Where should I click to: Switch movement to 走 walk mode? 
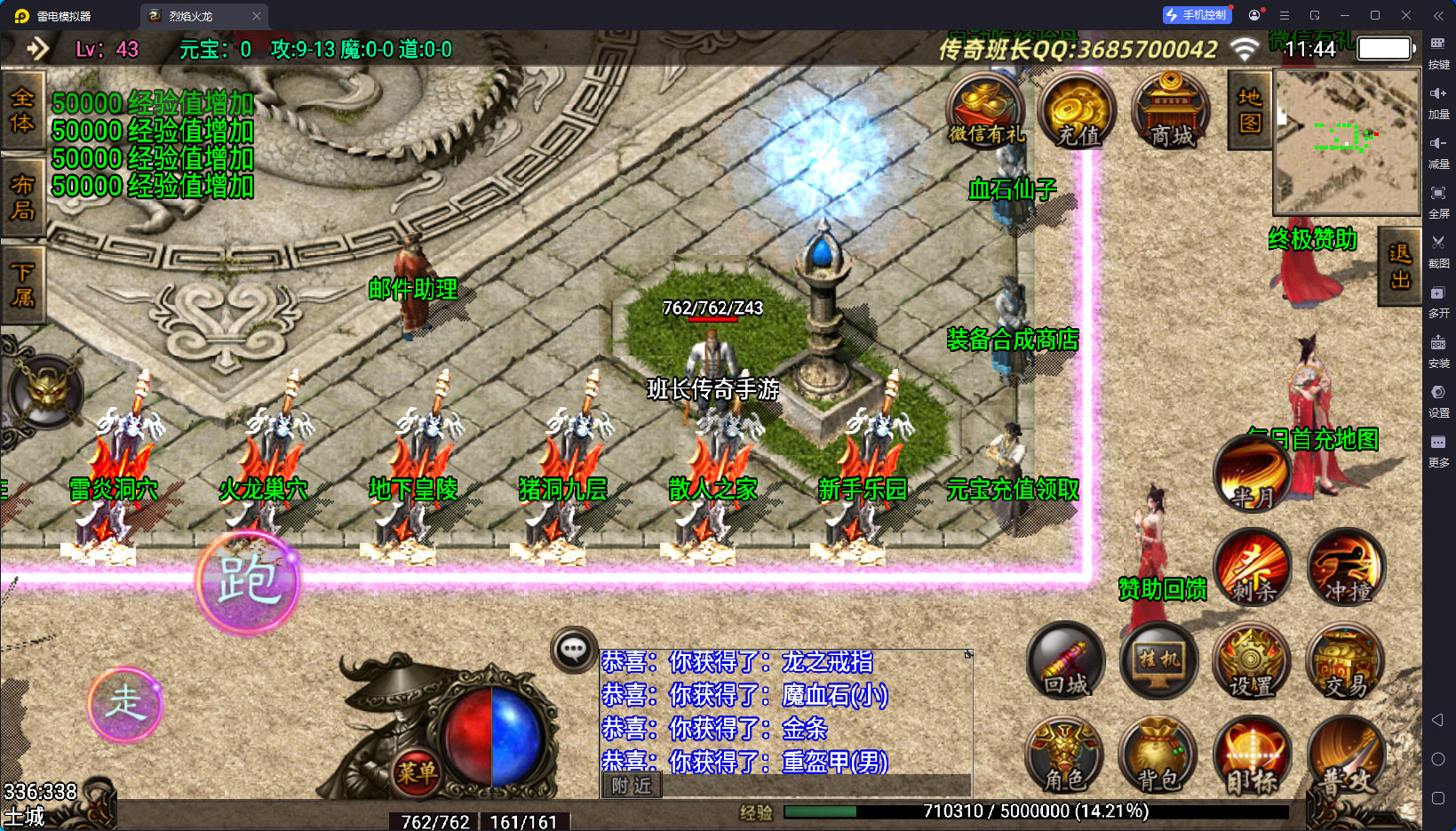(125, 704)
